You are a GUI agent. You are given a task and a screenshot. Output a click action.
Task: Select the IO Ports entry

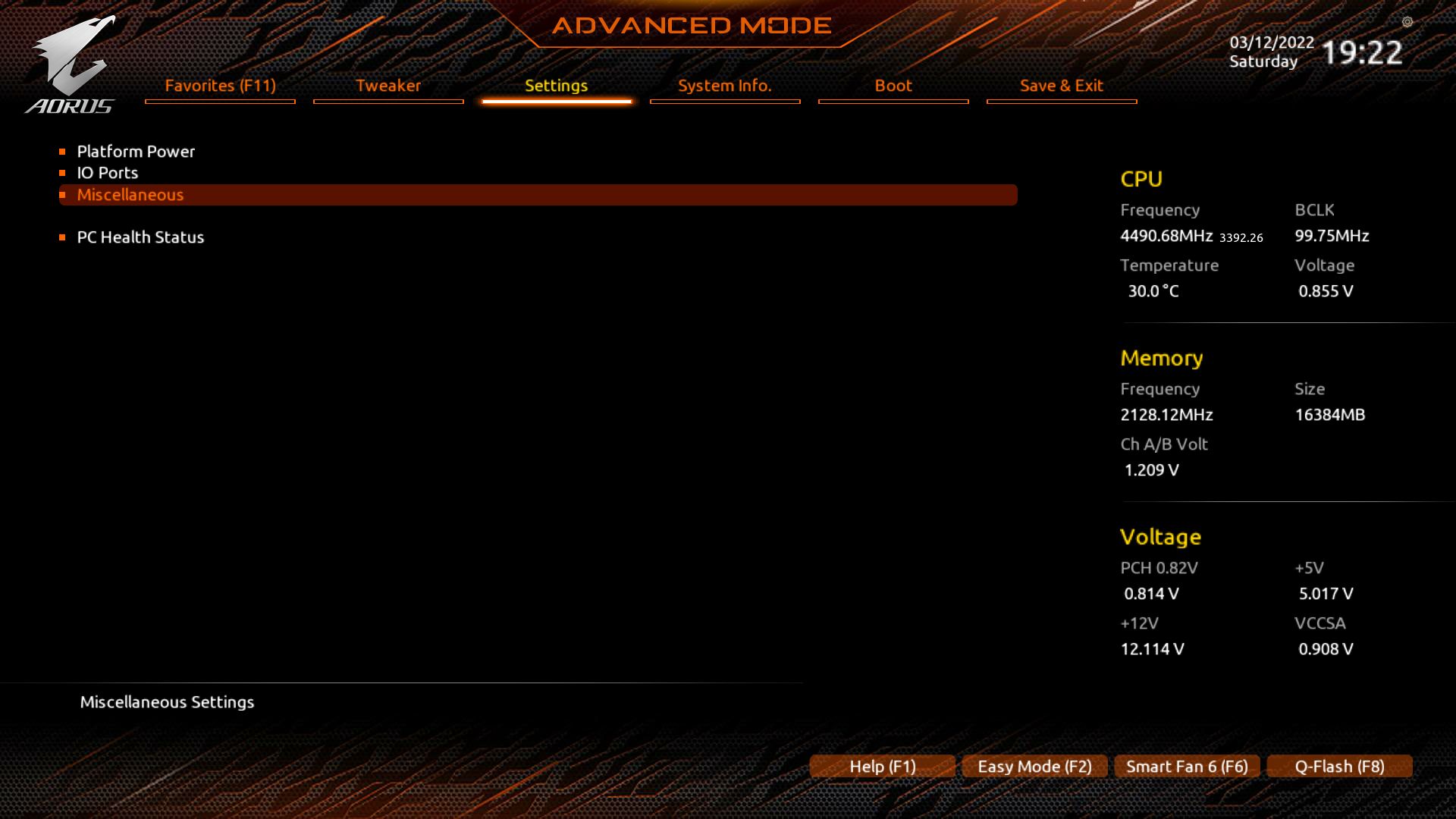(x=107, y=172)
